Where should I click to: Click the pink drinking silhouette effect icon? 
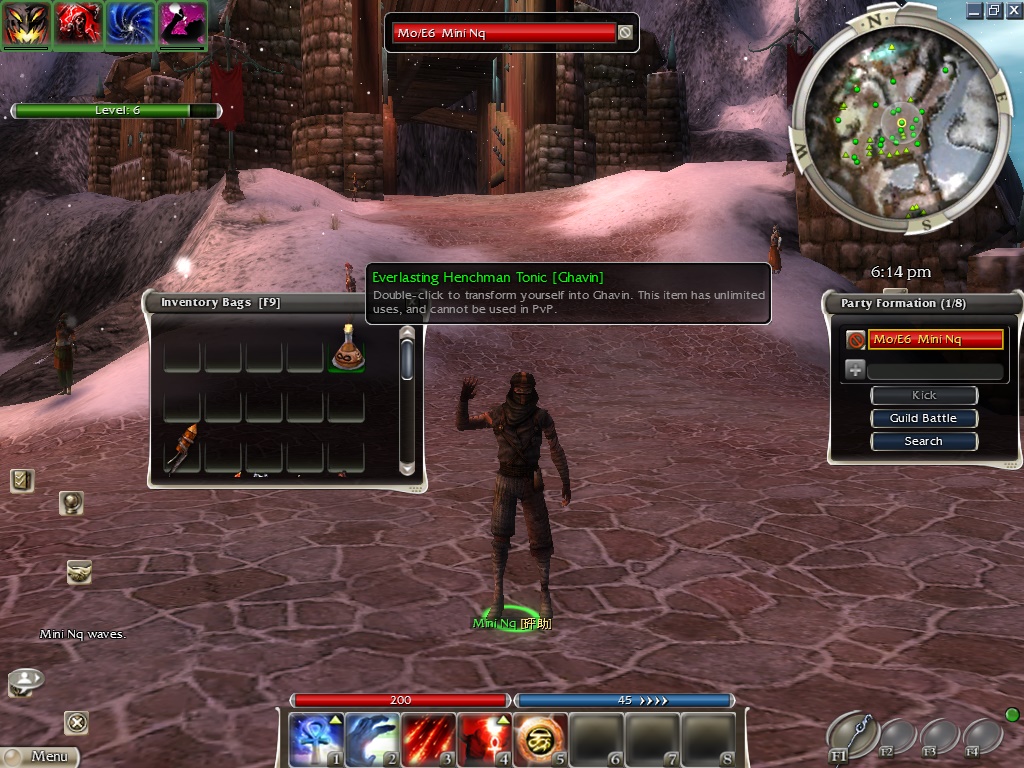[183, 23]
